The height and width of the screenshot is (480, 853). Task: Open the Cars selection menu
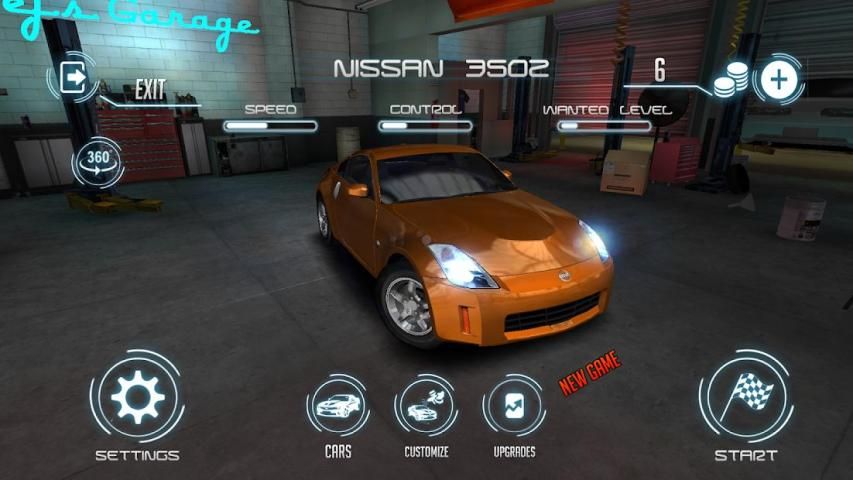pos(337,406)
